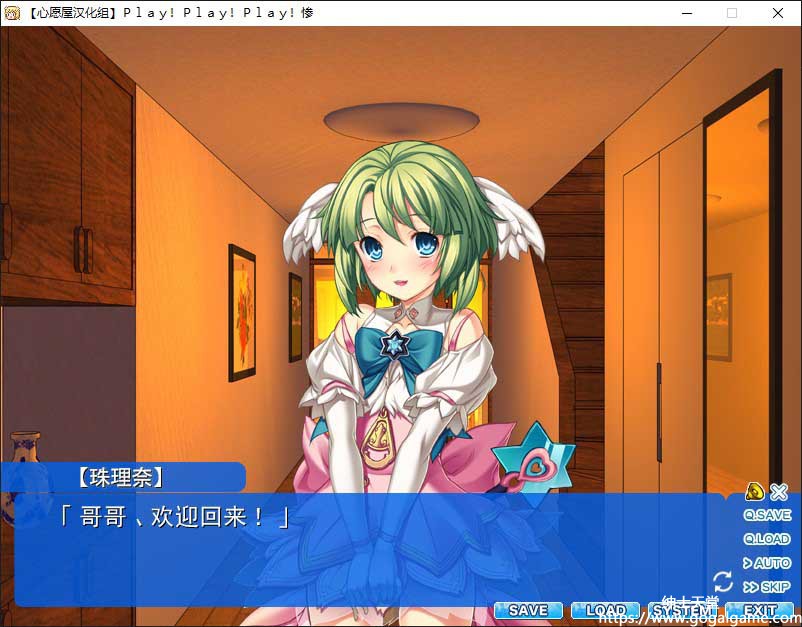Close the game window
Screen dimensions: 802x627
click(x=778, y=13)
